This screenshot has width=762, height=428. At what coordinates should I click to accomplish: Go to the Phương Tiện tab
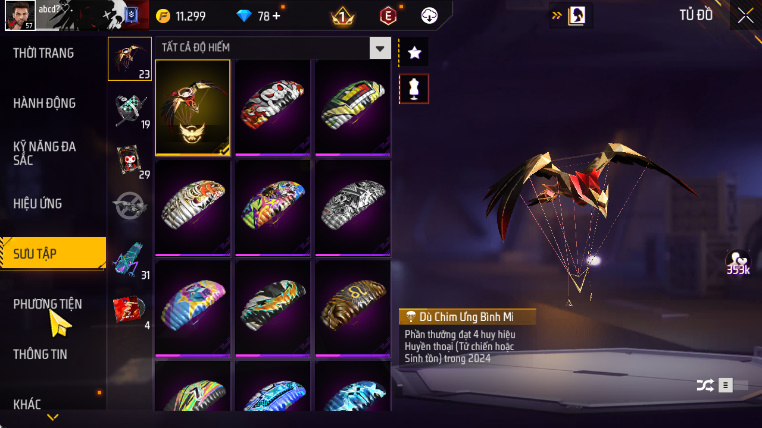click(47, 304)
